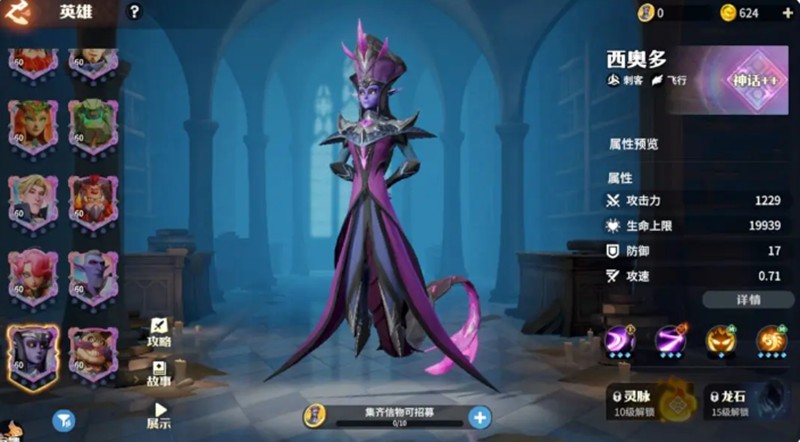View the pumpkin face skill icon

[719, 341]
